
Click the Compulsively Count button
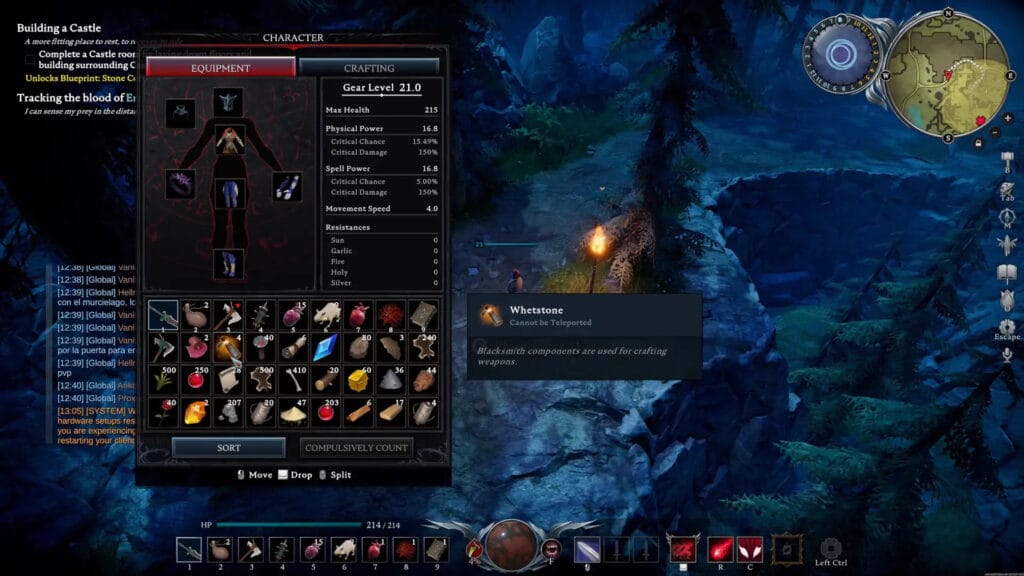click(356, 447)
